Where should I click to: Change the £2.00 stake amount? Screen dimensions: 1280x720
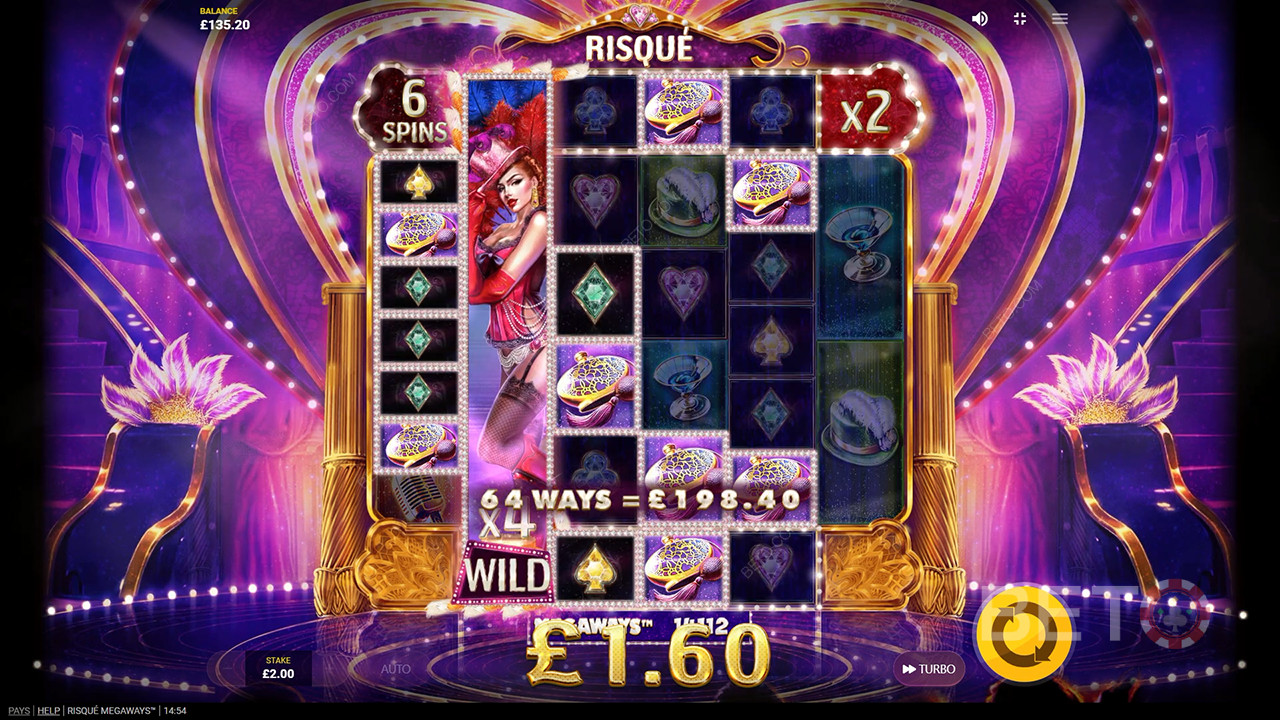click(x=278, y=668)
